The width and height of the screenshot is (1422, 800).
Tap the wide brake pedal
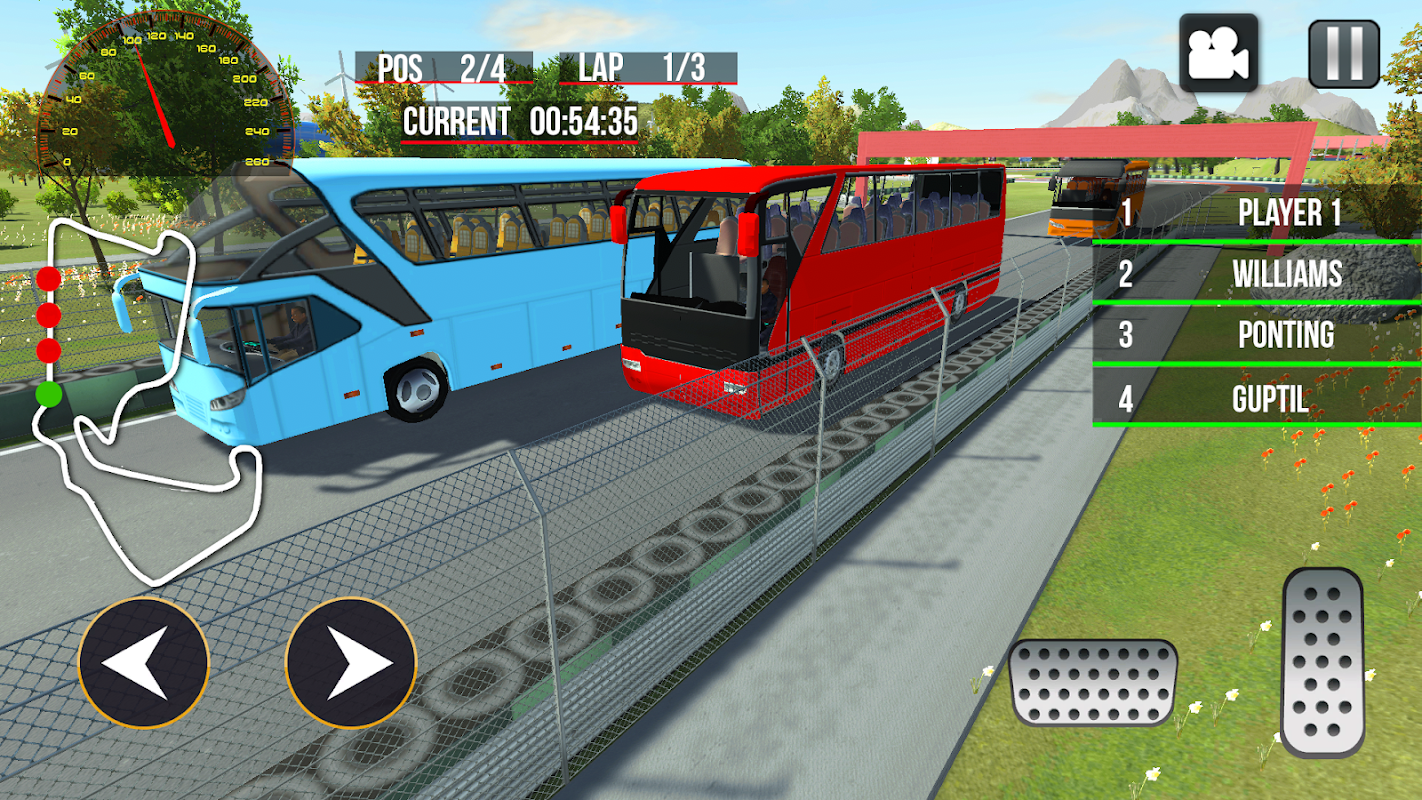(x=1093, y=682)
